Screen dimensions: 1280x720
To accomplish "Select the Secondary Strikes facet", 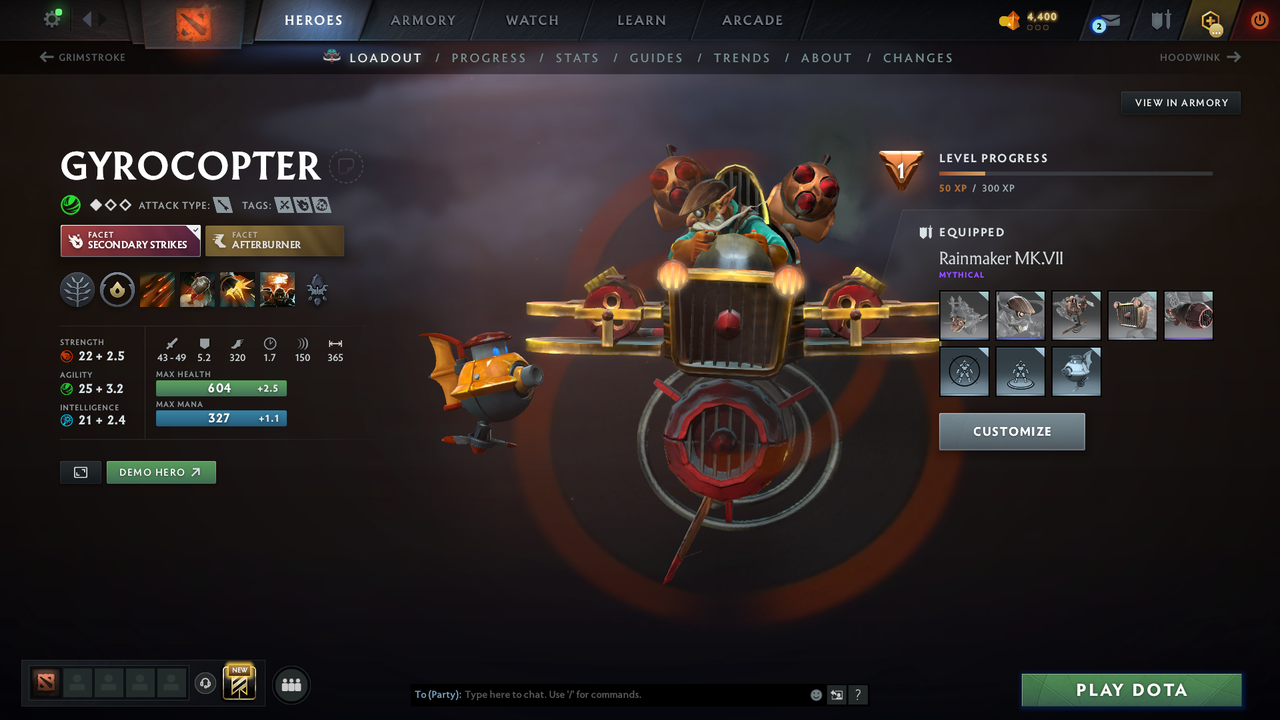I will [x=130, y=240].
